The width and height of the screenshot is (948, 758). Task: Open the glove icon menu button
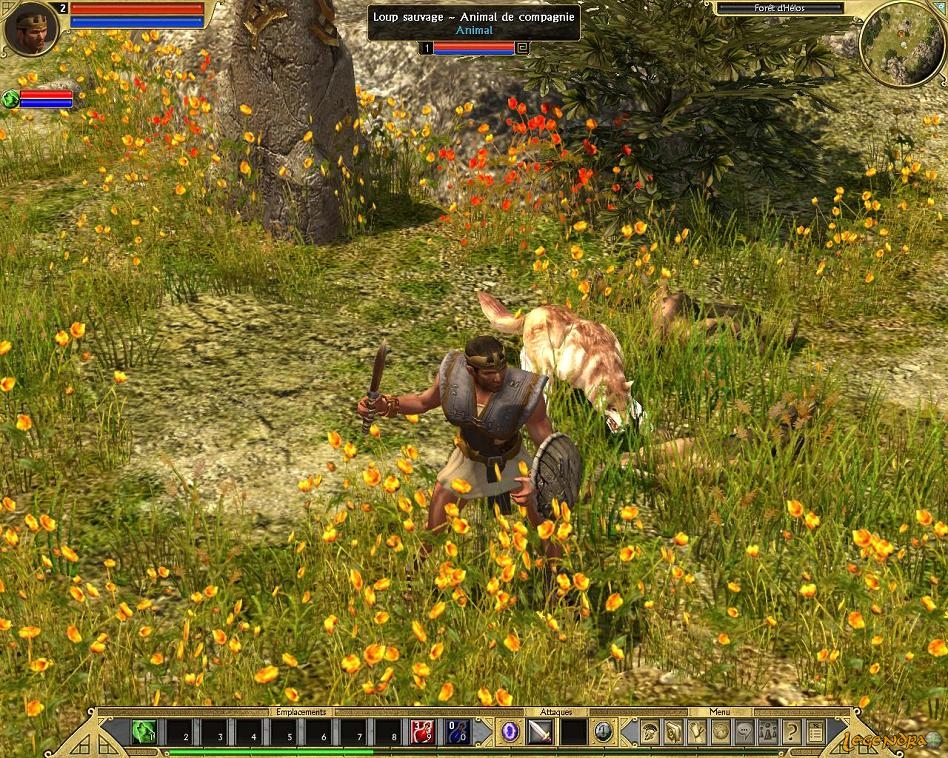click(x=696, y=733)
